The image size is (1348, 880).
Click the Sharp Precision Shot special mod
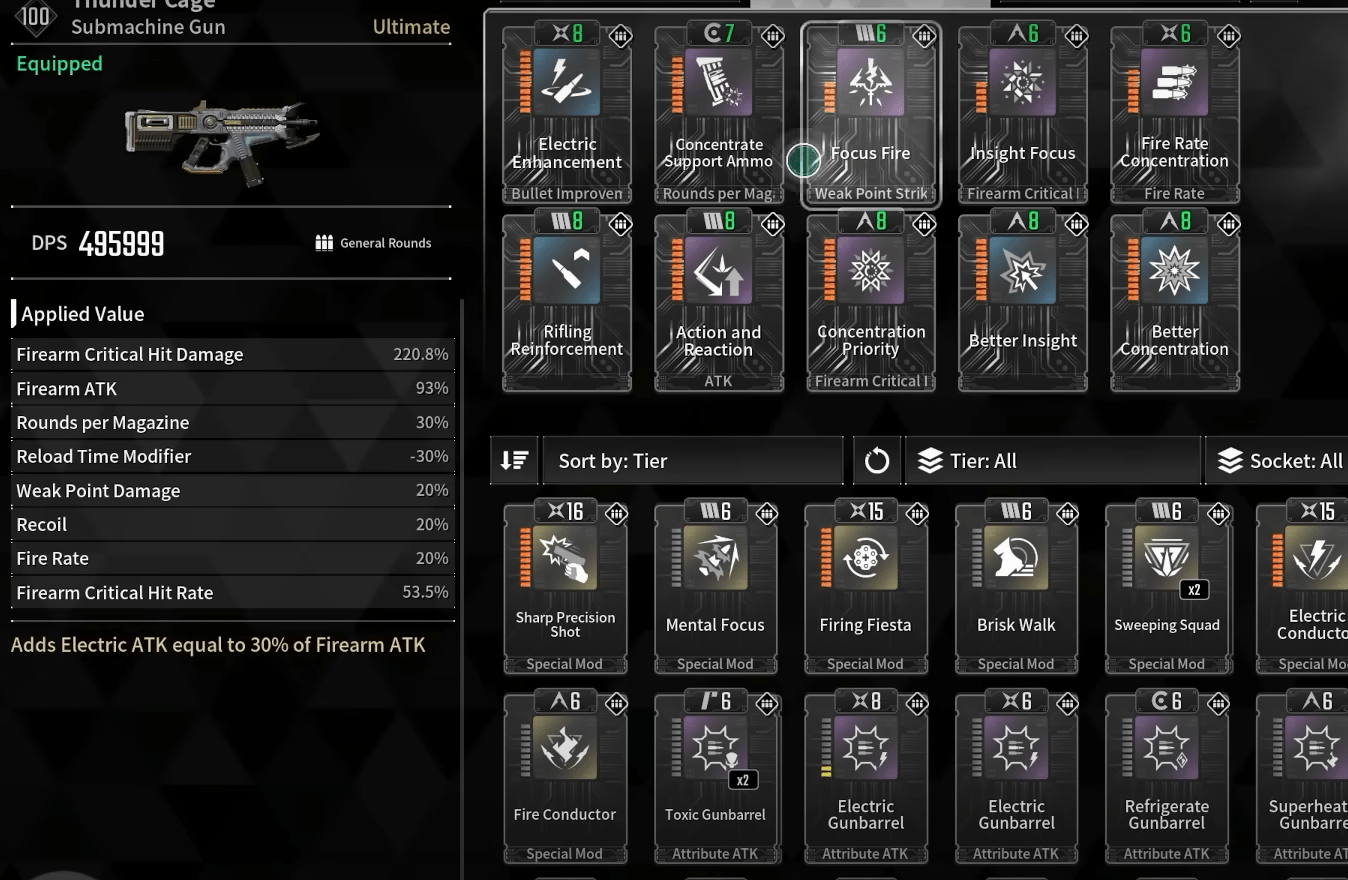tap(565, 585)
